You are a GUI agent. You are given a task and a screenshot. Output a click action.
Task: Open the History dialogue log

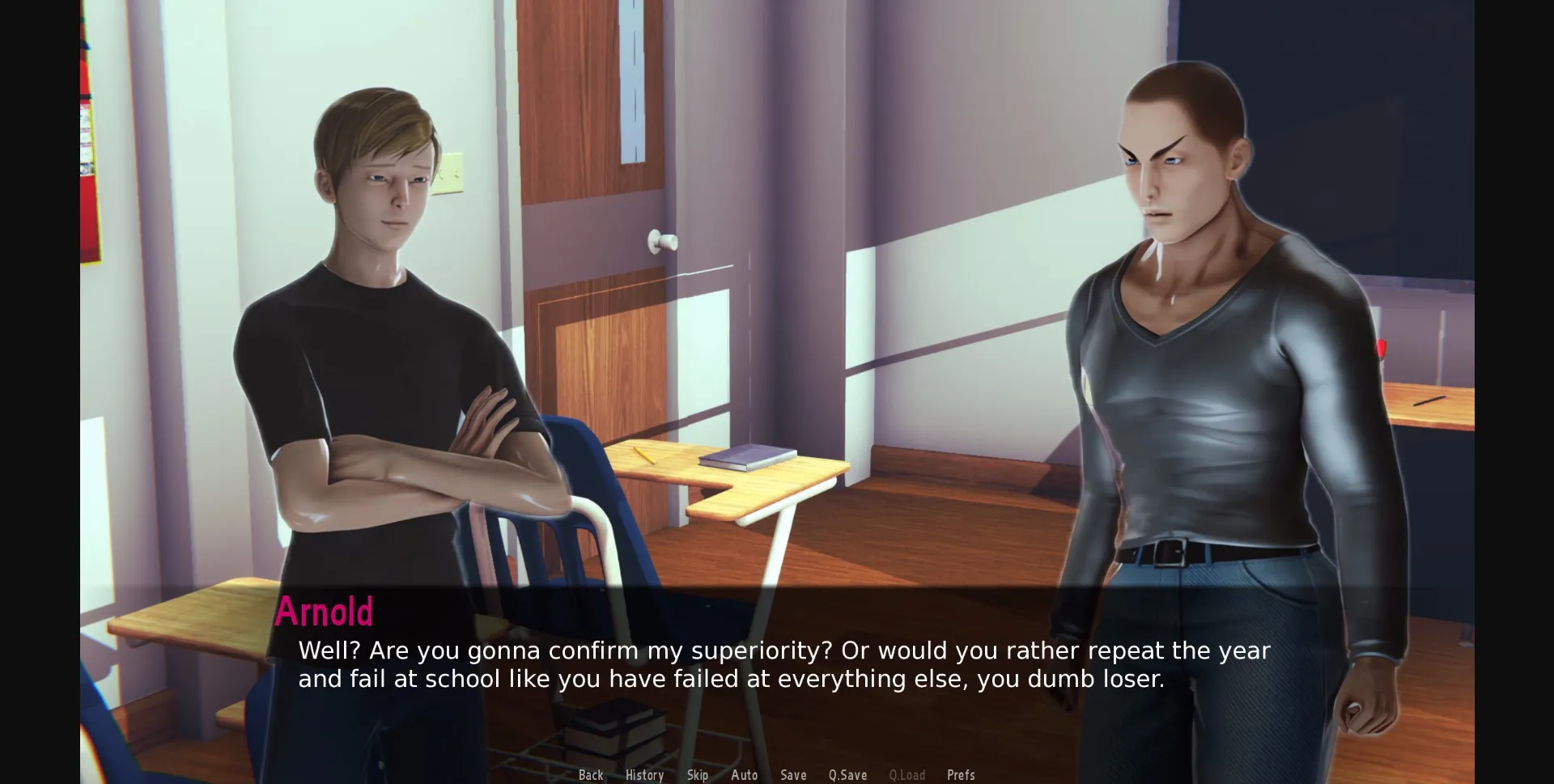coord(644,774)
